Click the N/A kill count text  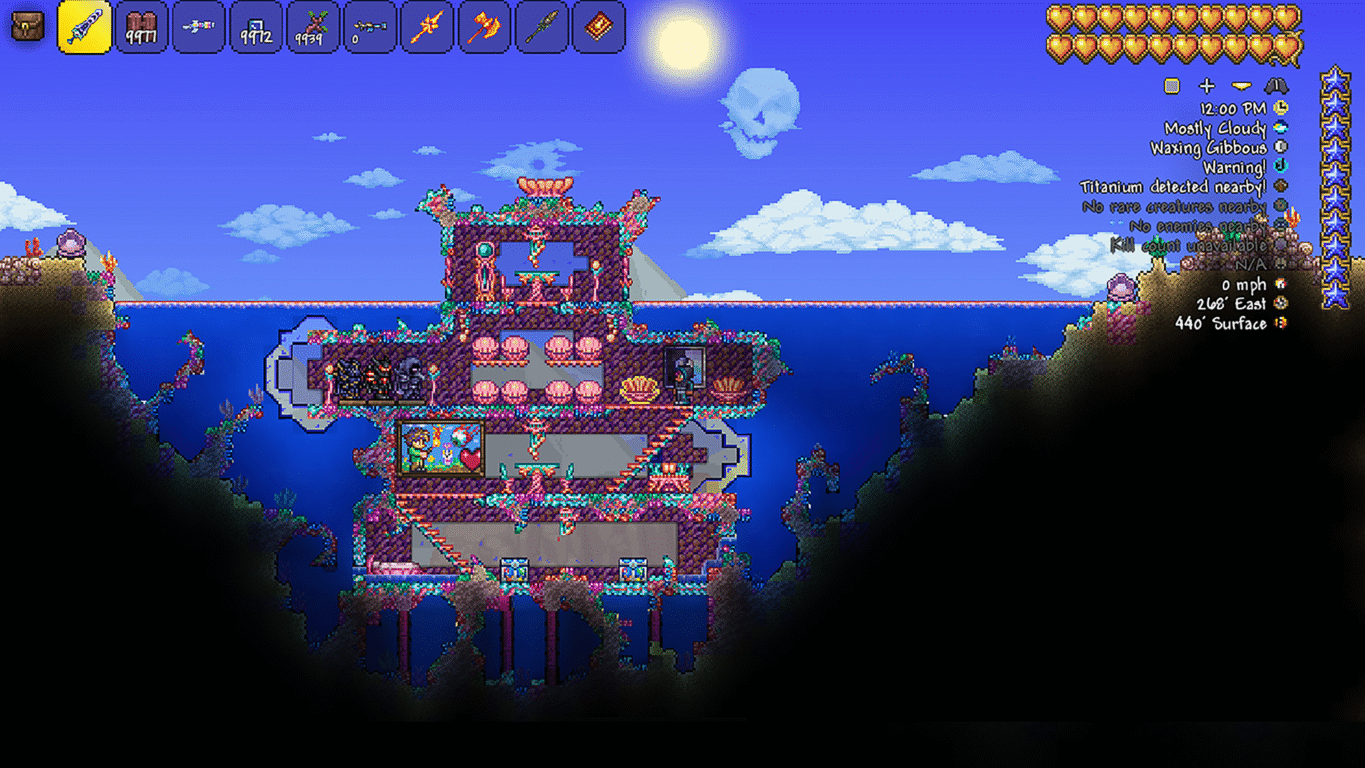click(1252, 264)
